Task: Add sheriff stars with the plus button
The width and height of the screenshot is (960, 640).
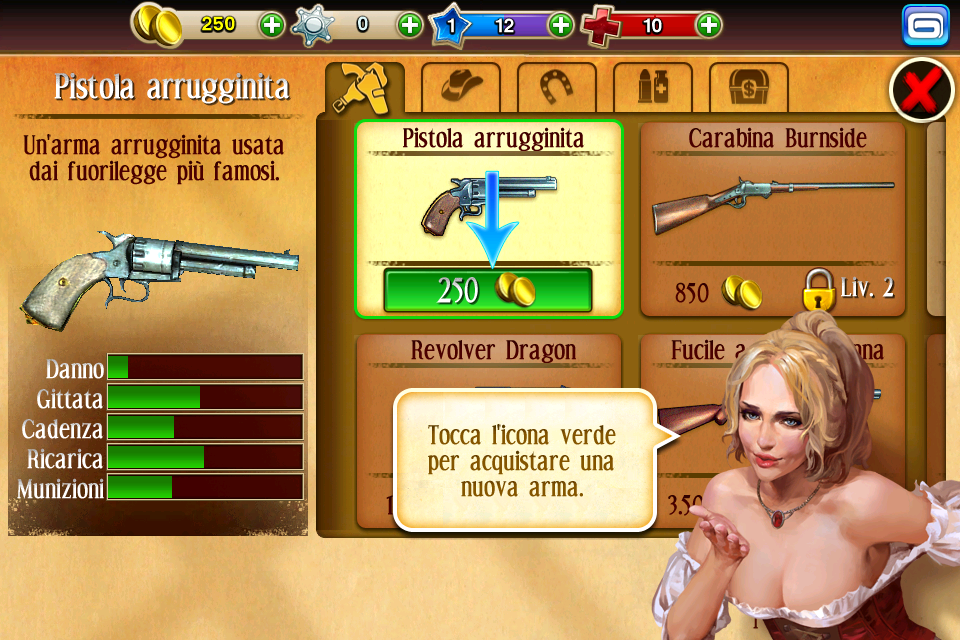Action: pyautogui.click(x=410, y=25)
